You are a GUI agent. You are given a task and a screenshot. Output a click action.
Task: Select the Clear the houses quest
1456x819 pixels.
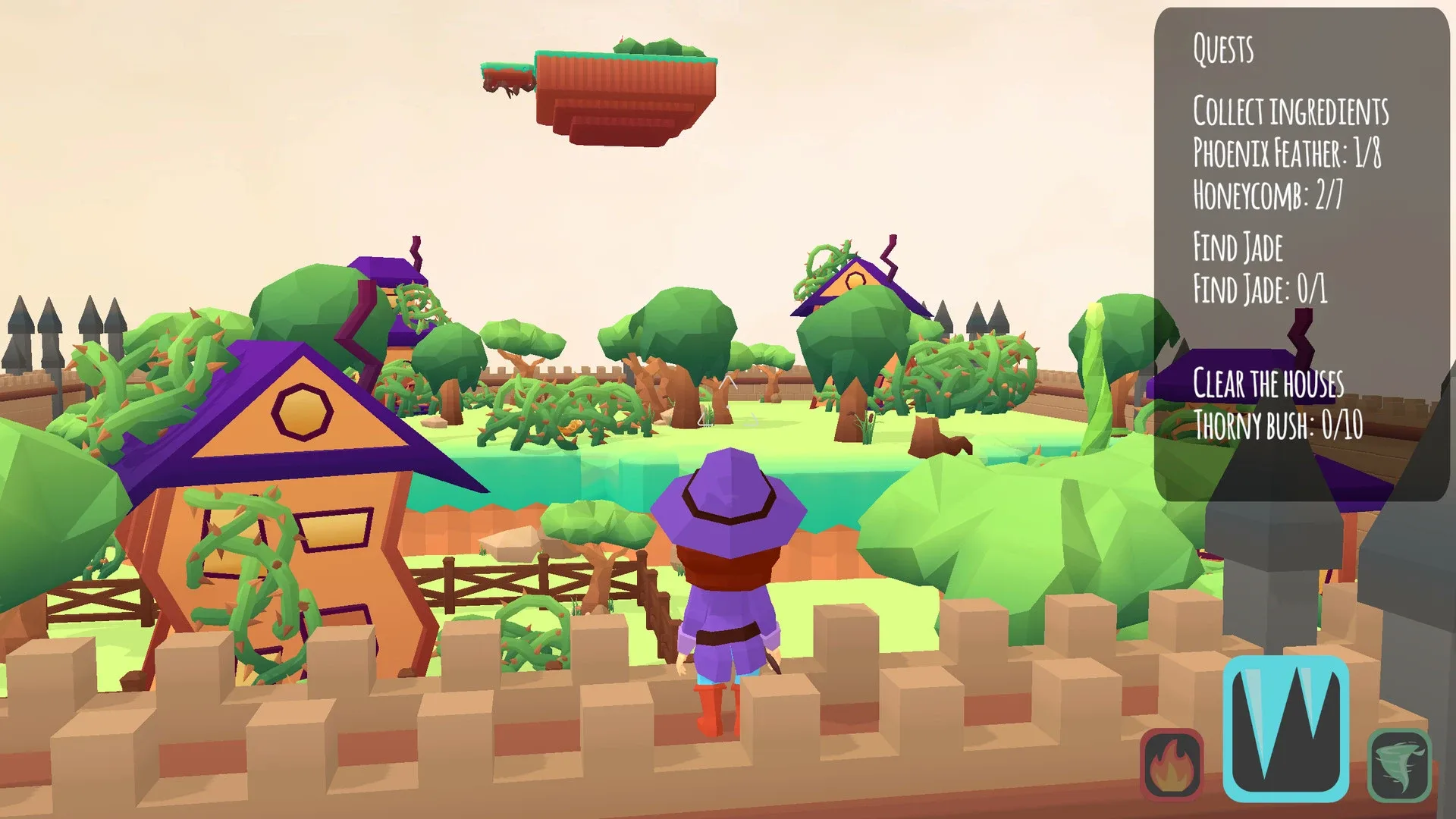click(1268, 384)
